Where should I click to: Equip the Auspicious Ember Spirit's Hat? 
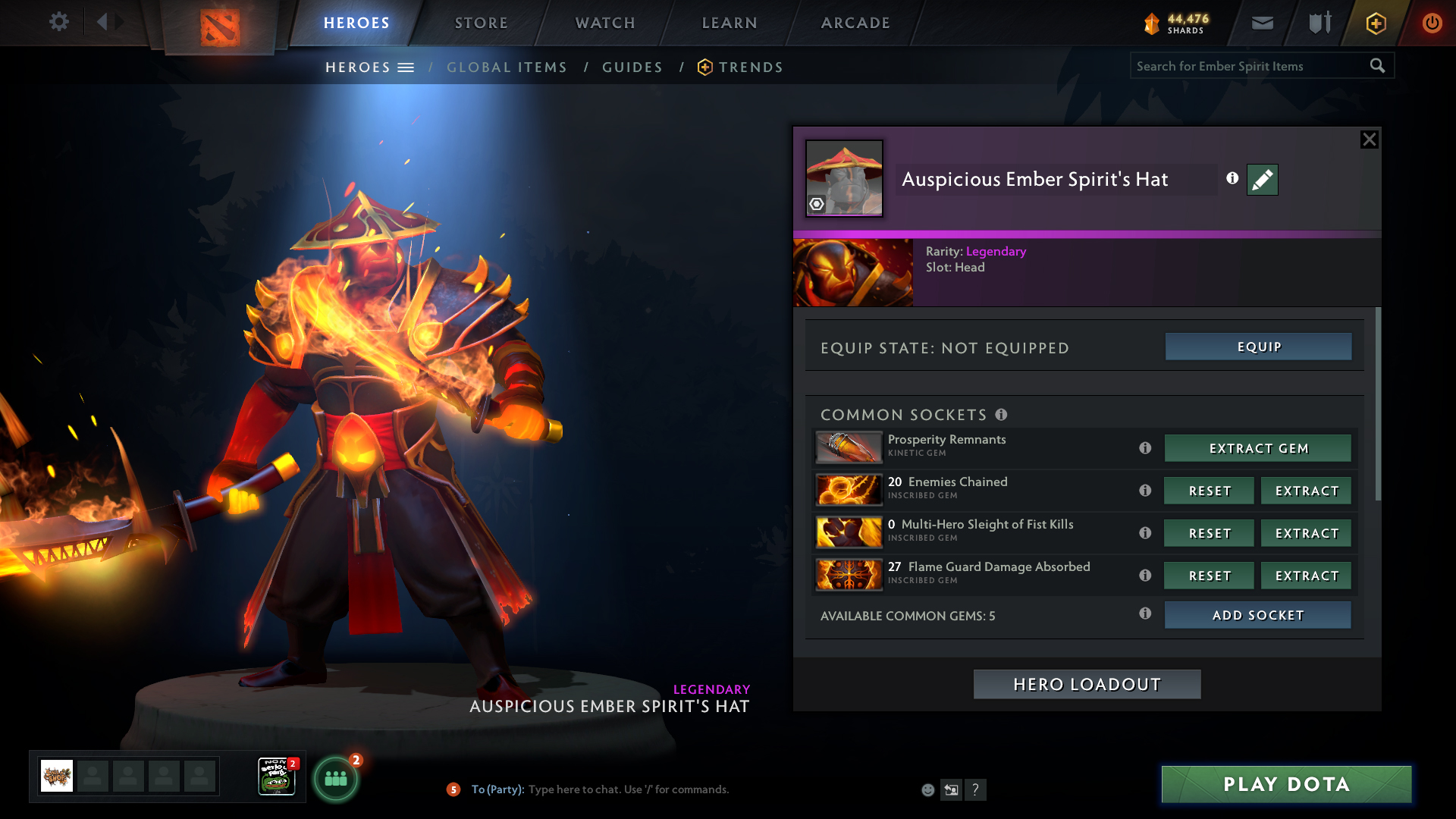click(1258, 347)
